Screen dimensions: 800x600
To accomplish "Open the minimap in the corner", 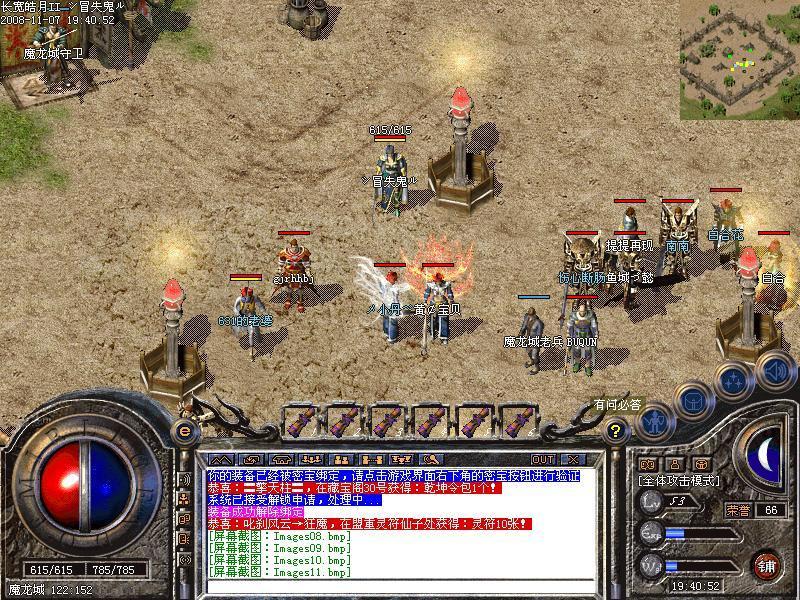I will (740, 59).
